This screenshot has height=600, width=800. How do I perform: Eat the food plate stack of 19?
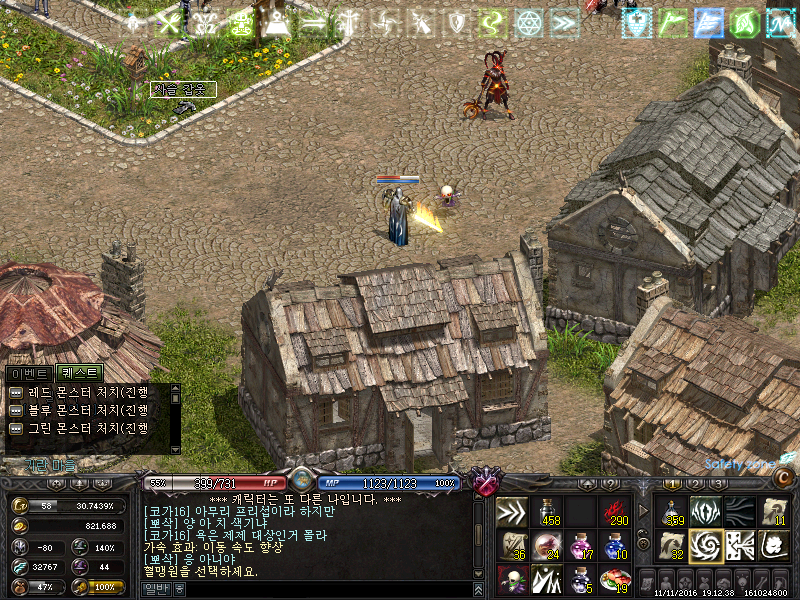pyautogui.click(x=614, y=579)
